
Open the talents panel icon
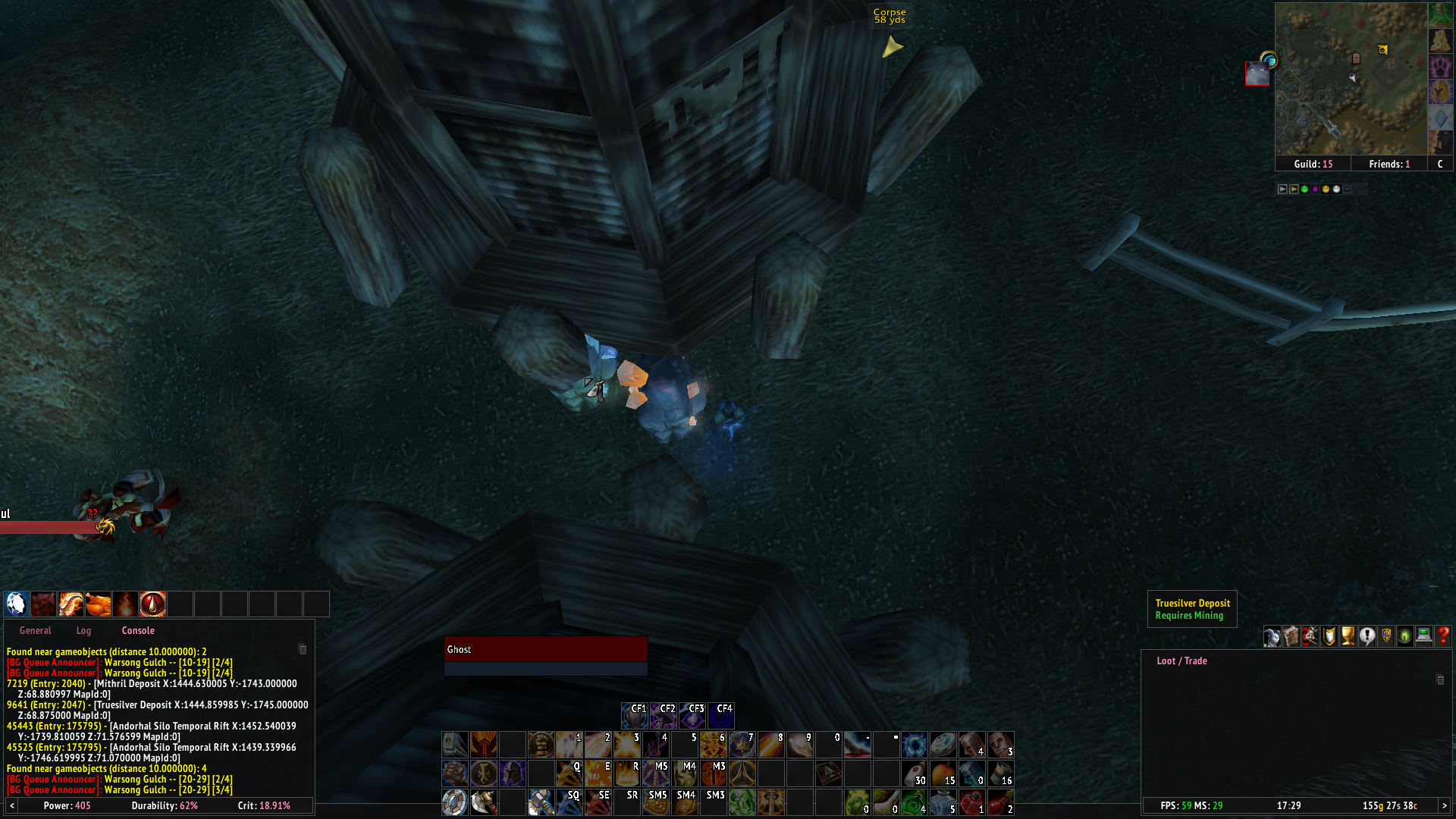click(x=1310, y=635)
